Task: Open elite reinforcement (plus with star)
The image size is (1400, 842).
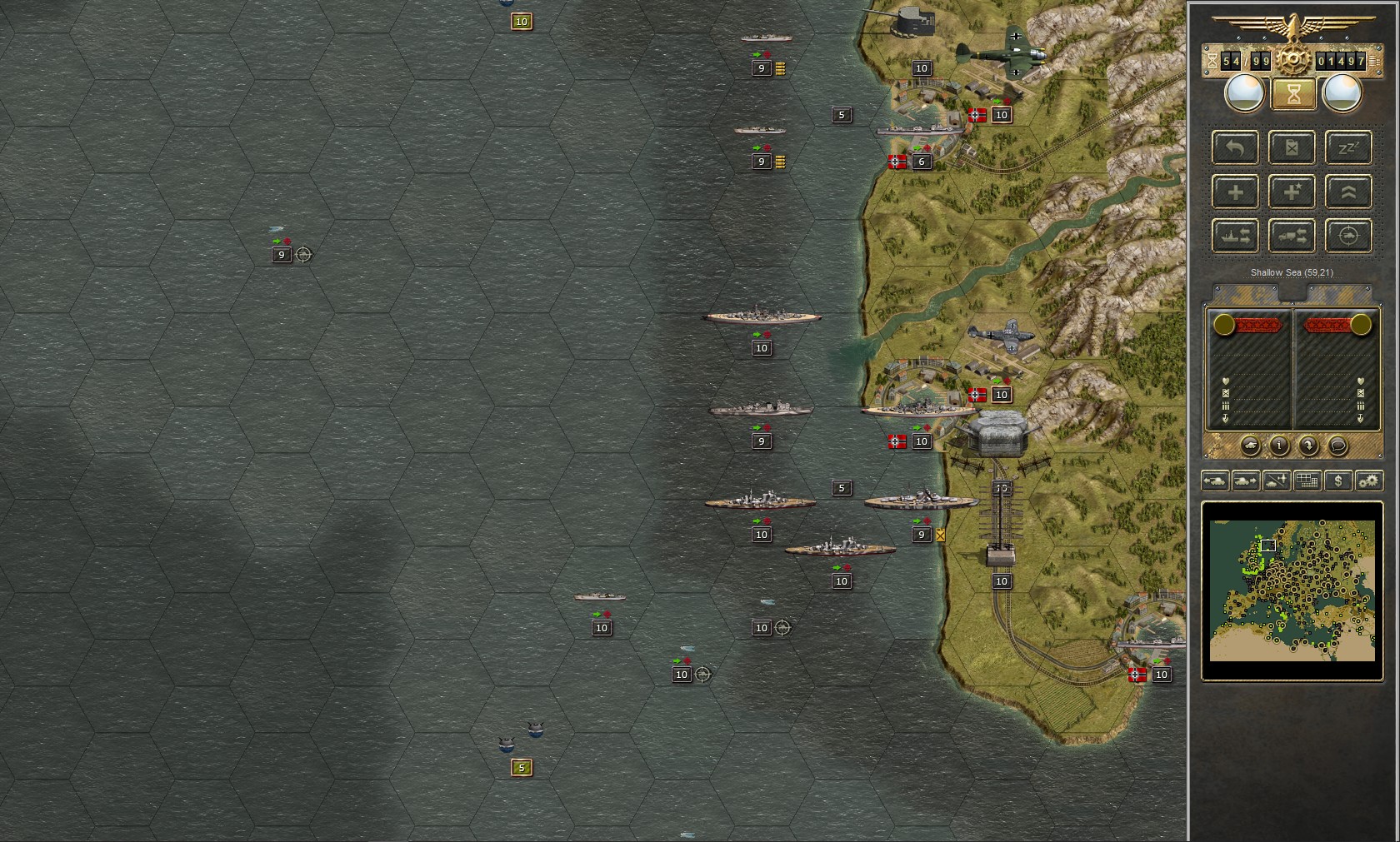Action: coord(1292,192)
